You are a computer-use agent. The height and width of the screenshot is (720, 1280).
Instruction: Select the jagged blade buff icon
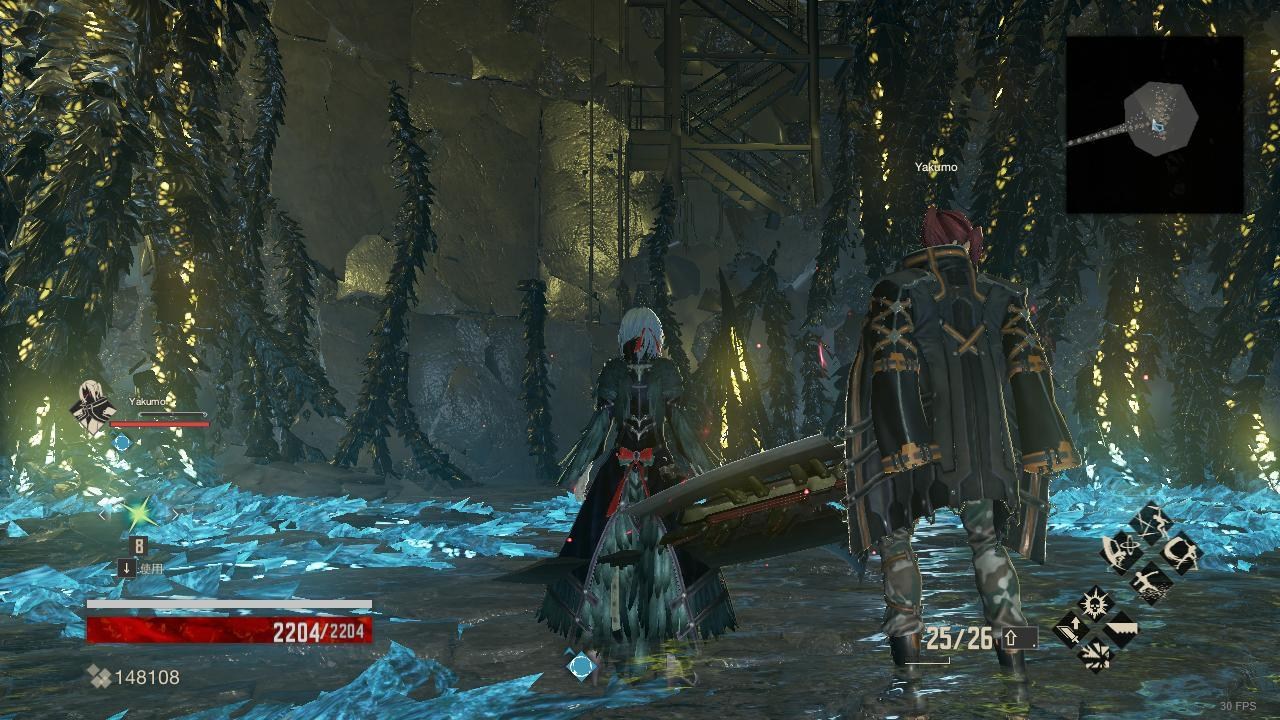coord(1121,628)
